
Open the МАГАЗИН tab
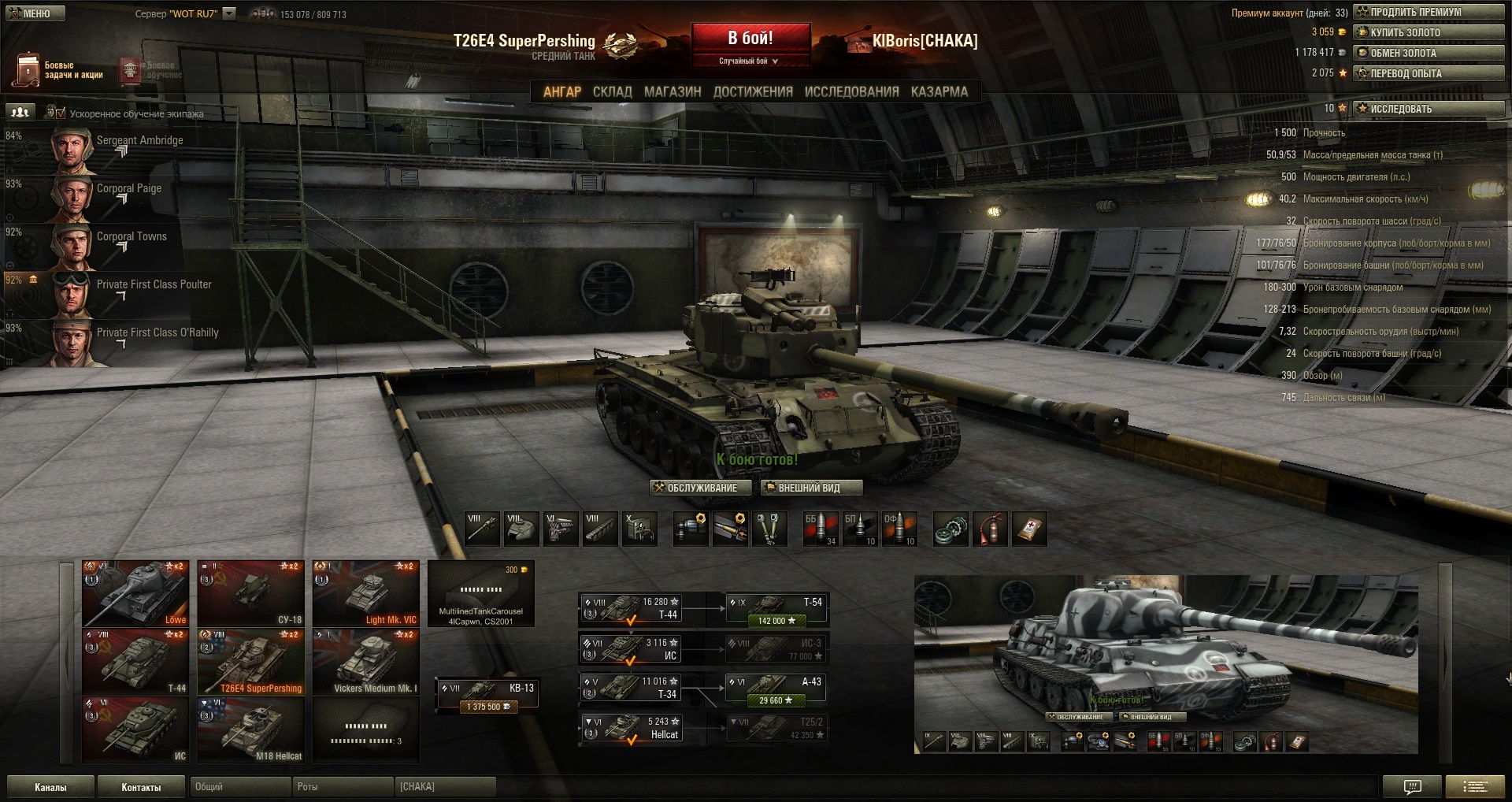point(672,91)
